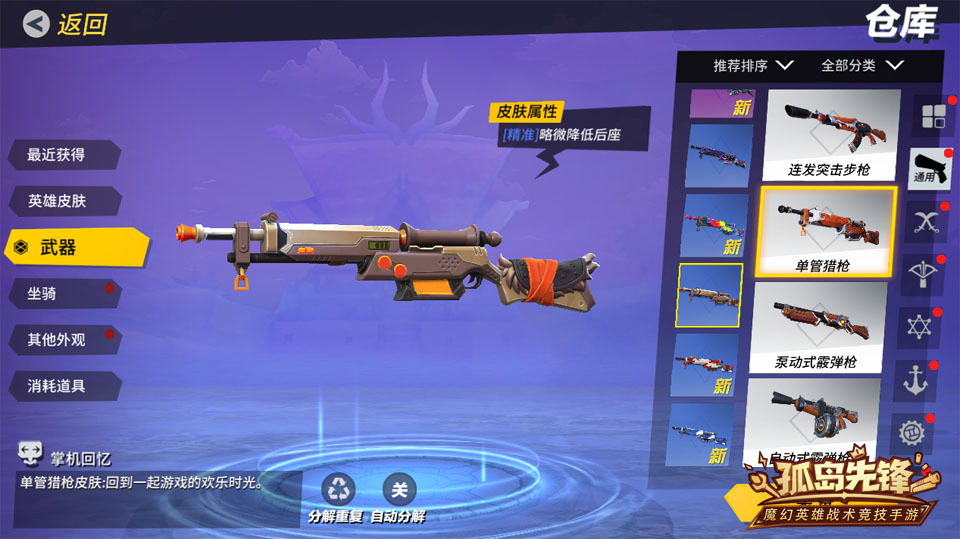This screenshot has width=960, height=539.
Task: Open the 全部分类 filter dropdown
Action: click(861, 66)
